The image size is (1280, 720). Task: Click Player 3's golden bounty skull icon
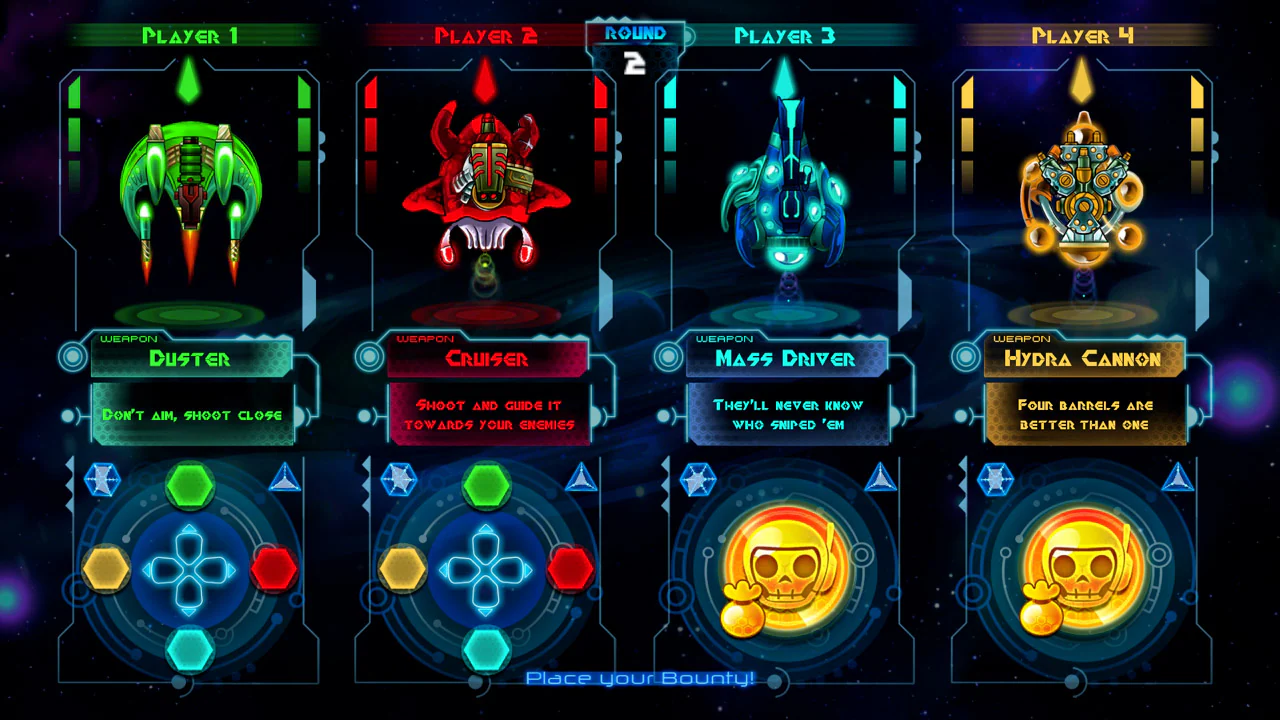click(787, 565)
